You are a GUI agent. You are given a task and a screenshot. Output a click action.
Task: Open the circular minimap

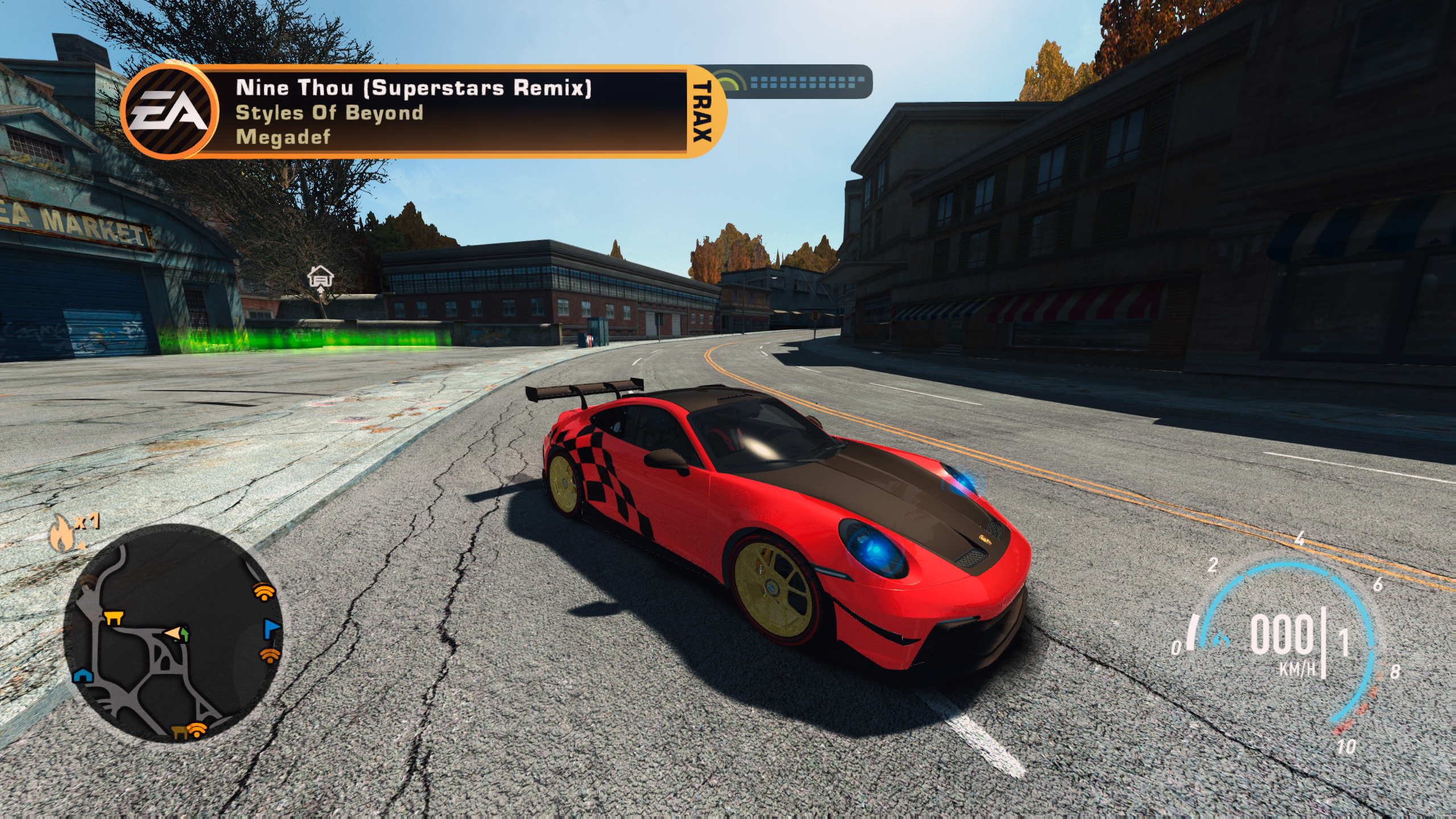(173, 632)
